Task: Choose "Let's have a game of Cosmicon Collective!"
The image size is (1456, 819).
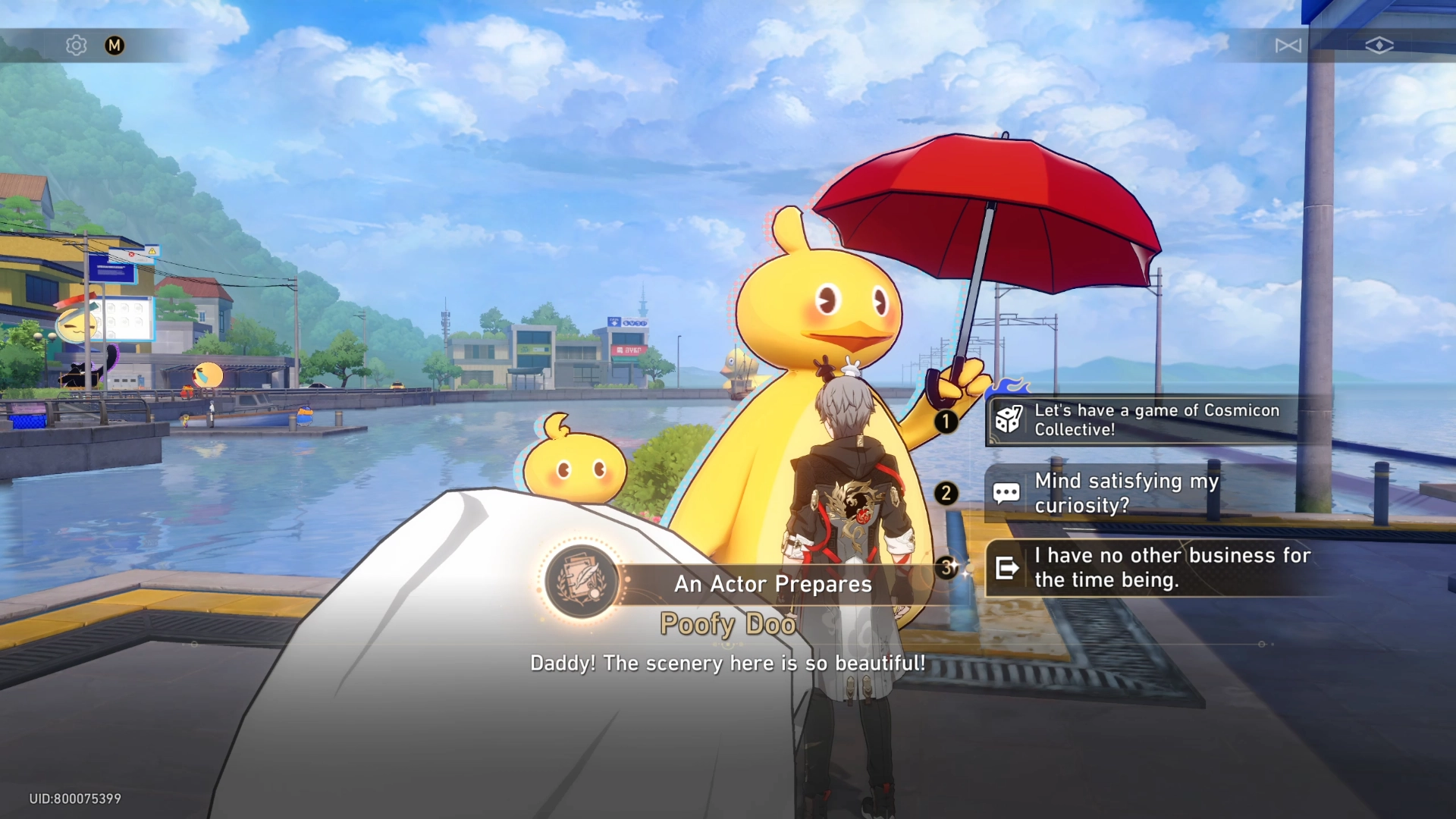Action: pyautogui.click(x=1156, y=420)
